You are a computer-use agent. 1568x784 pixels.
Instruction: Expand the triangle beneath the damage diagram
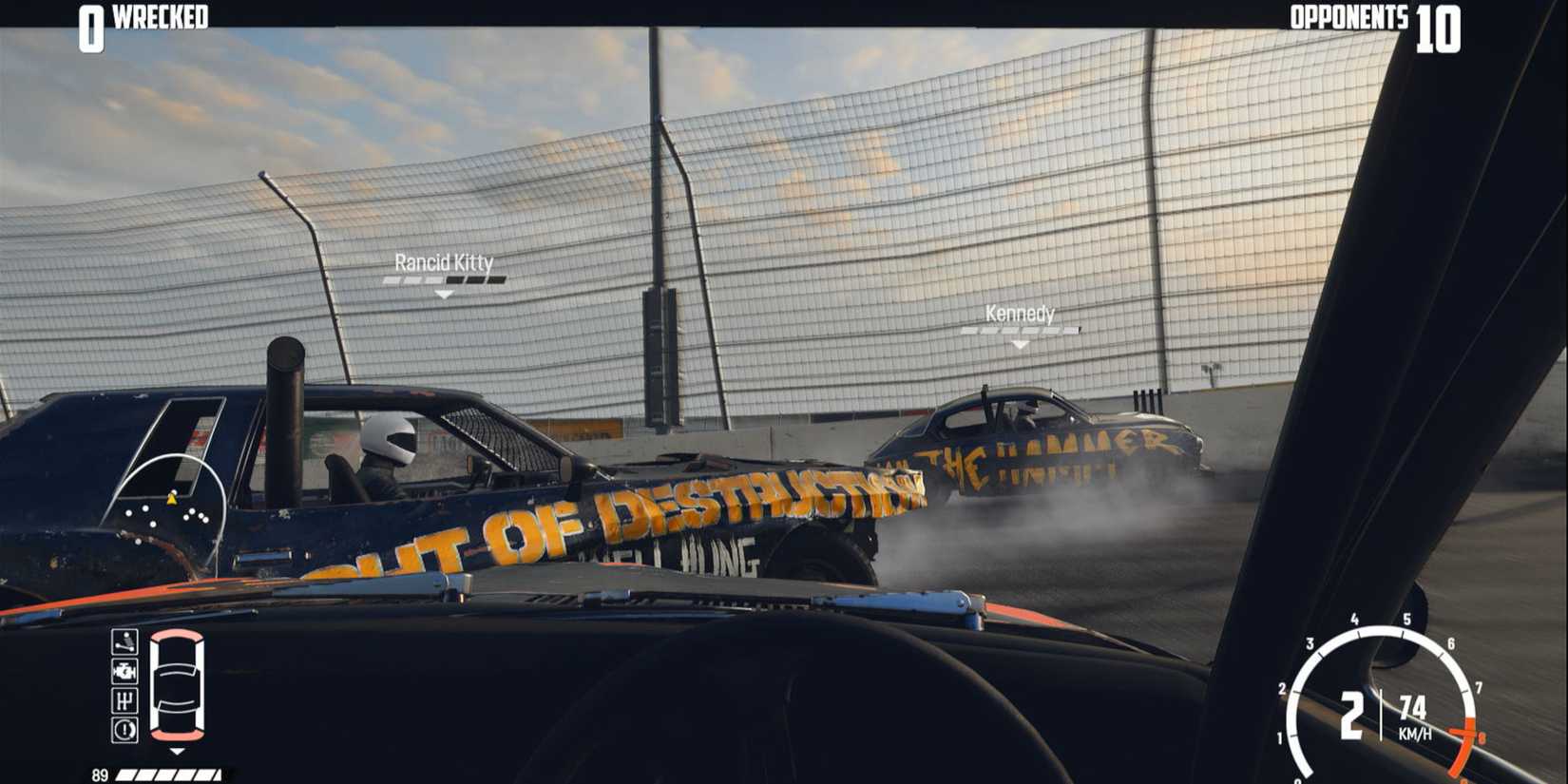coord(177,750)
